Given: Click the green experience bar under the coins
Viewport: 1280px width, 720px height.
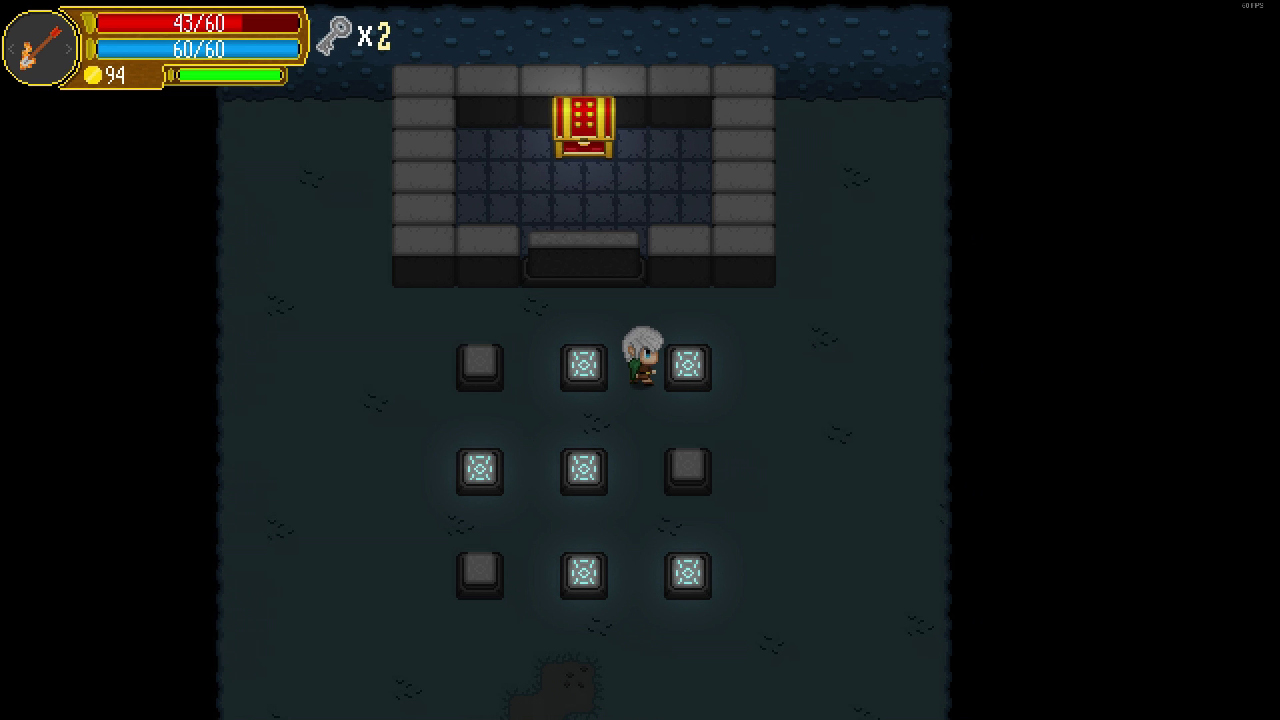Looking at the screenshot, I should [x=228, y=76].
